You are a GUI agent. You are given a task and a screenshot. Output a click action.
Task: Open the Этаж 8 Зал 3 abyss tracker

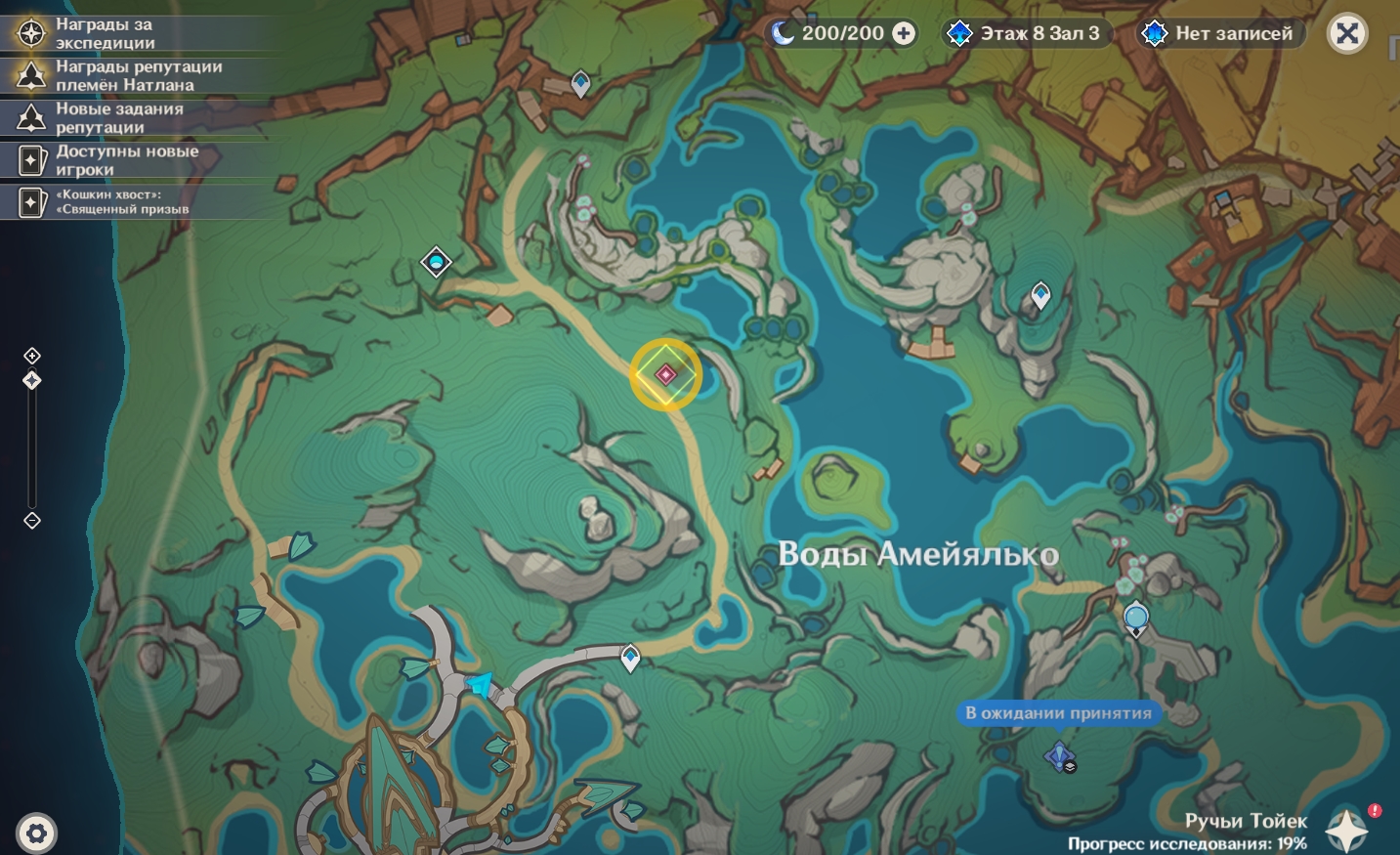tap(1025, 34)
